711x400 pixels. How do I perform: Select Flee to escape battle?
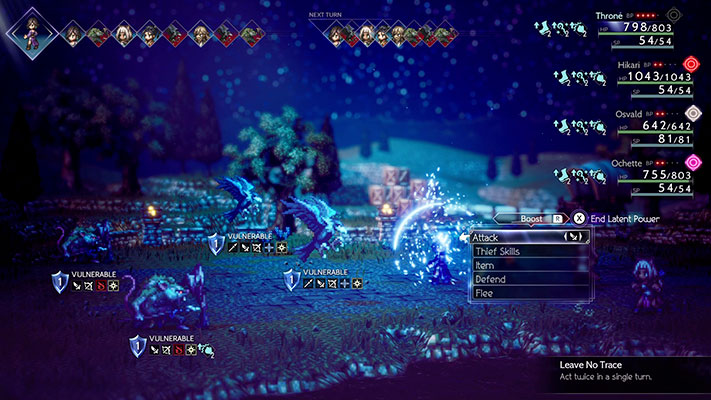click(529, 294)
